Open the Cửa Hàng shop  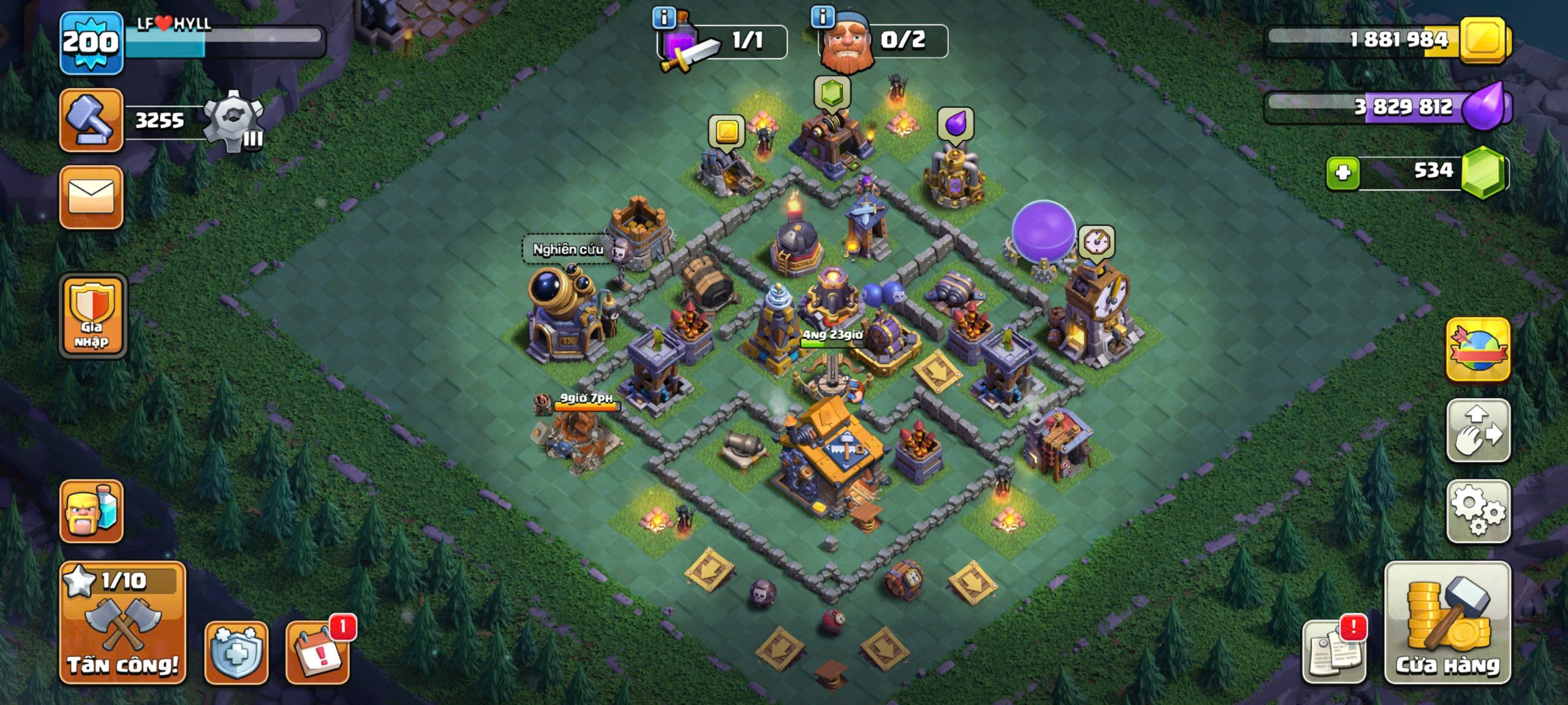[1447, 622]
